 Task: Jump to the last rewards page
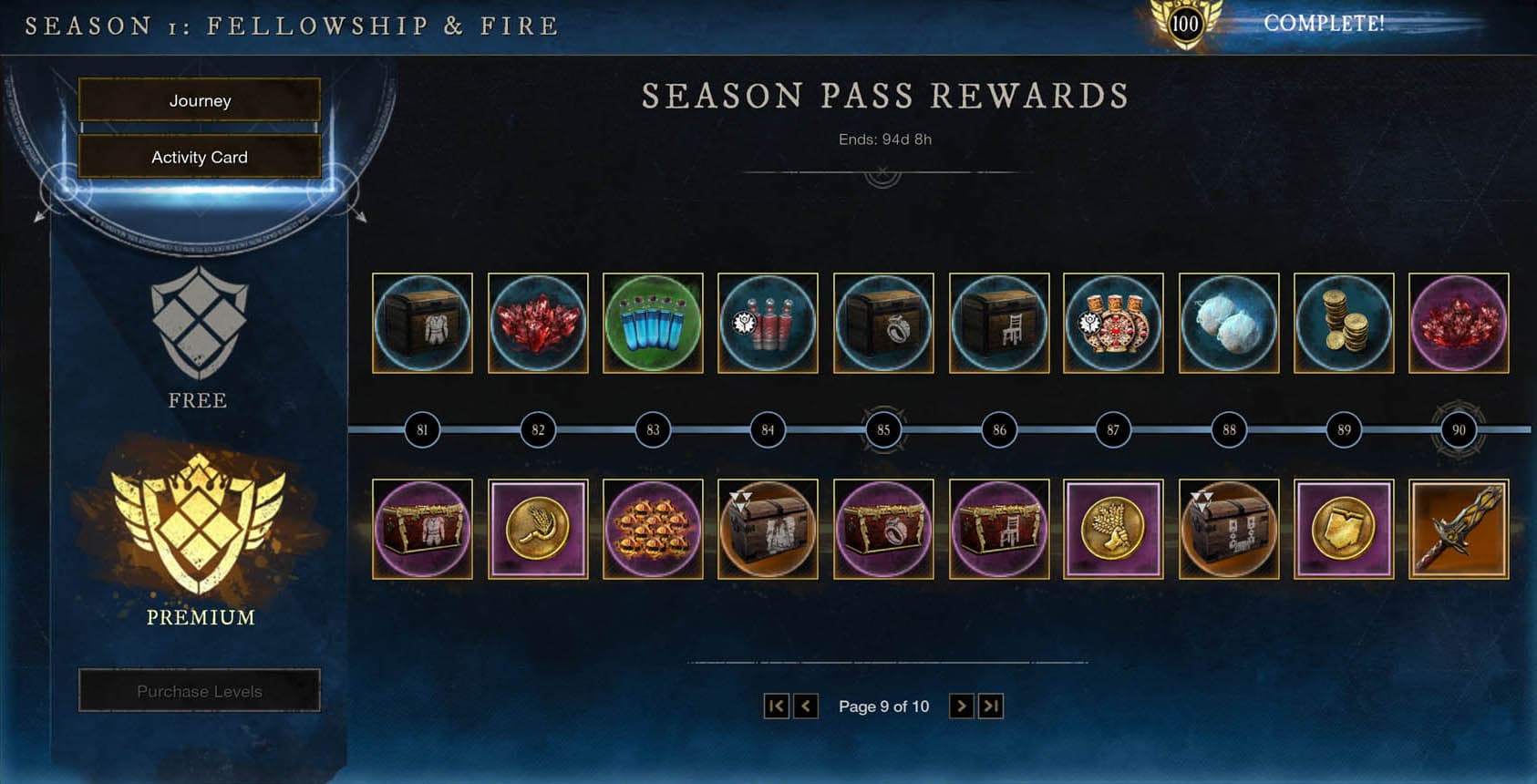point(990,705)
